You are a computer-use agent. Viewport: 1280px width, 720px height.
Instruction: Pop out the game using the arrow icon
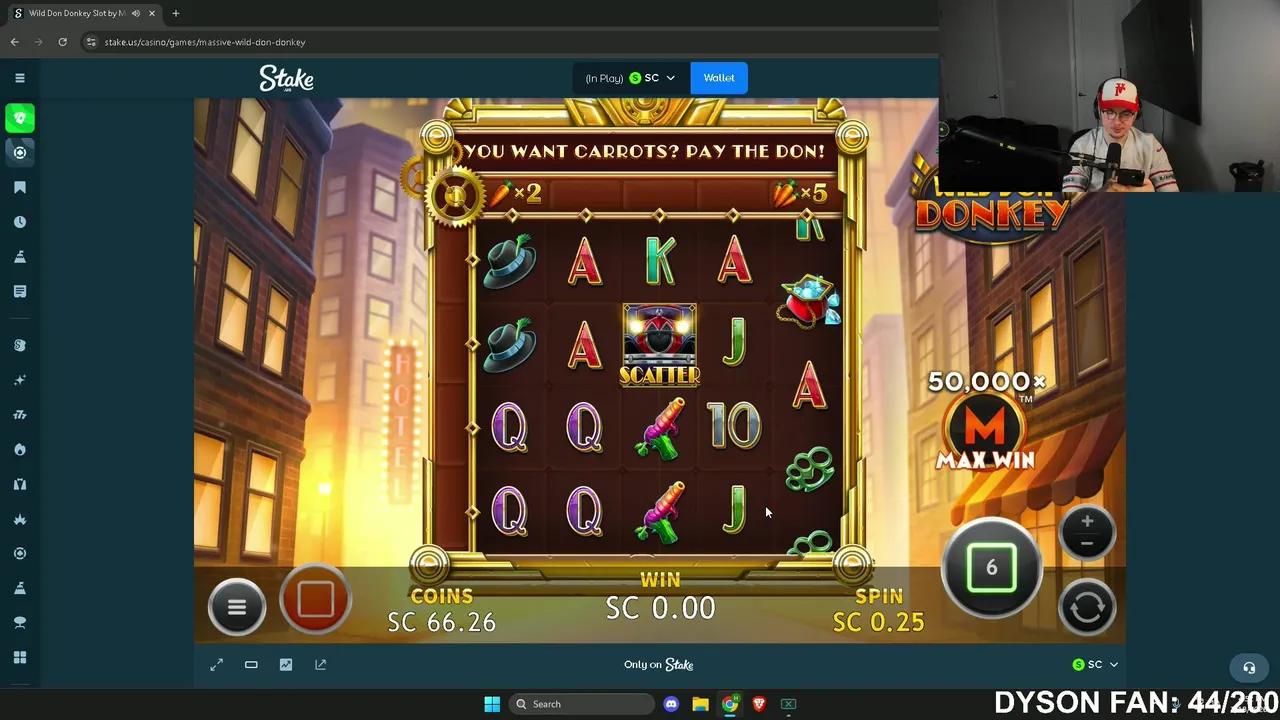coord(320,664)
